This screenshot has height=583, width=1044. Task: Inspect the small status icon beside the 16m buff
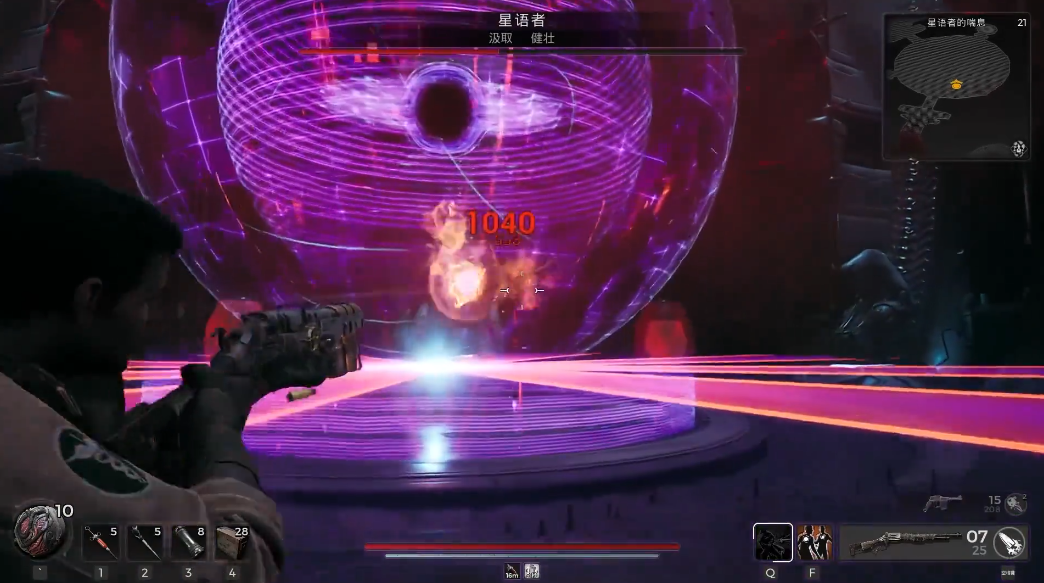pos(532,570)
